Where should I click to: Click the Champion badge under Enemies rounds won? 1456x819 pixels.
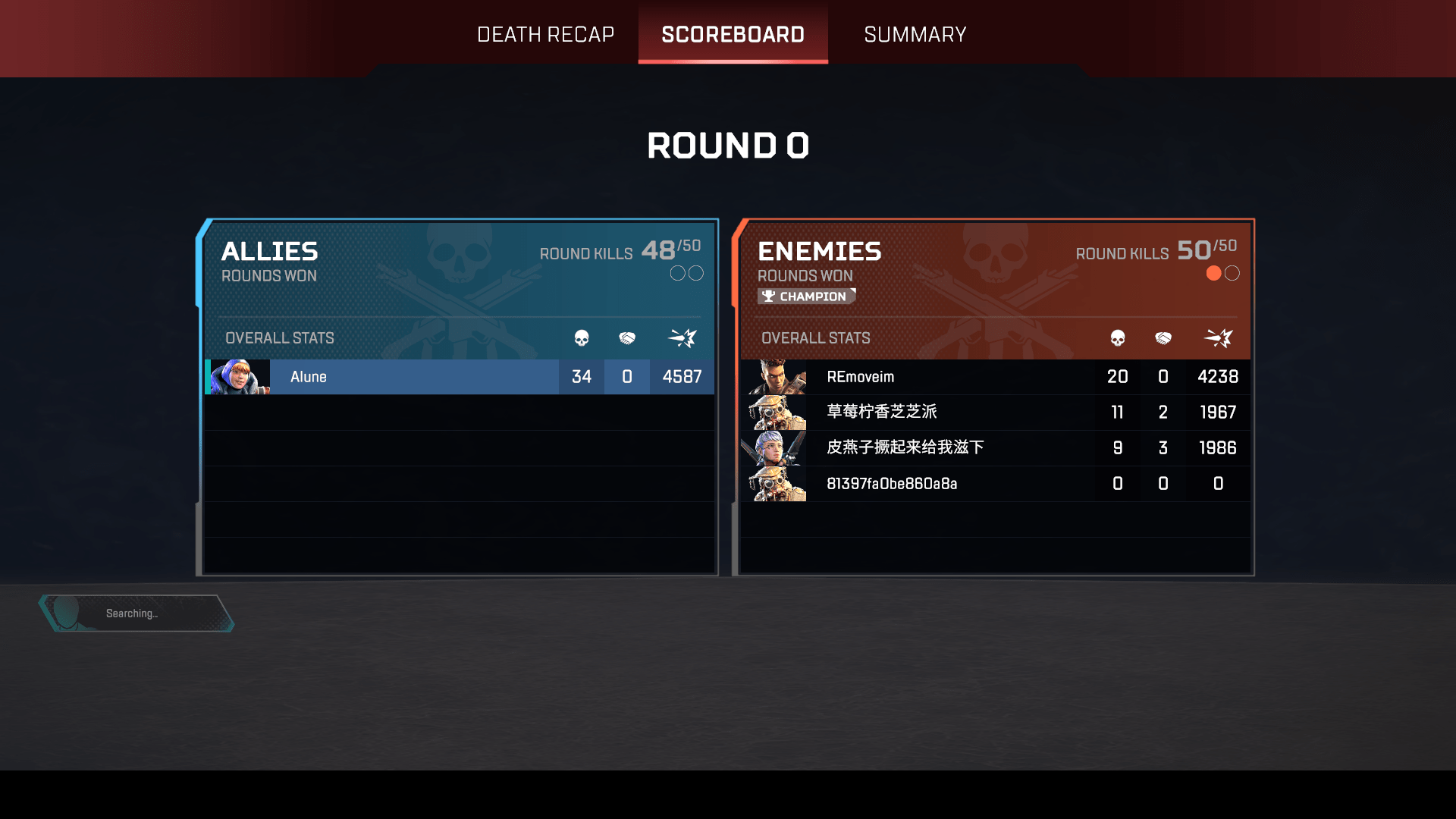[807, 297]
